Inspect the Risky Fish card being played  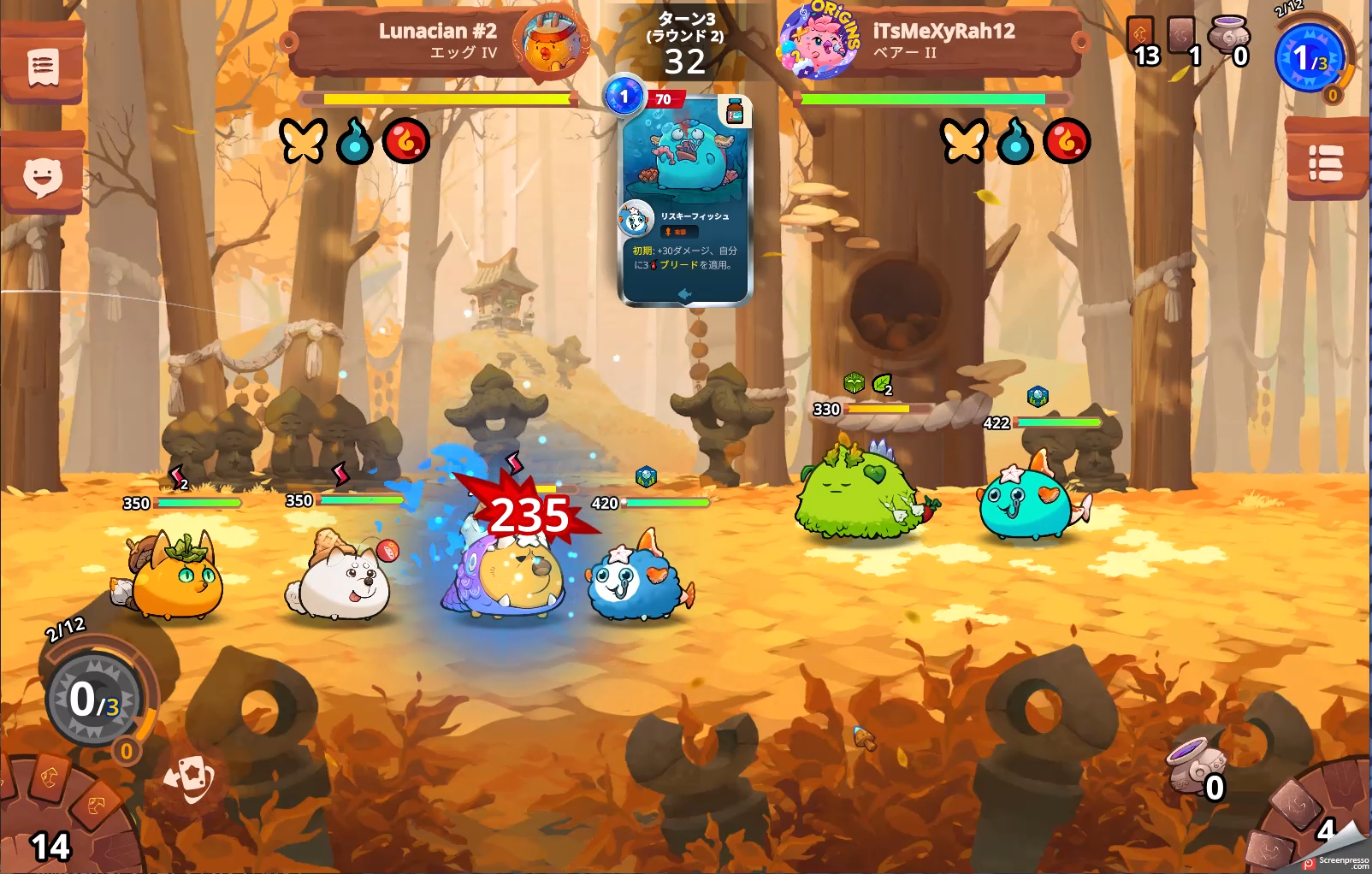685,201
